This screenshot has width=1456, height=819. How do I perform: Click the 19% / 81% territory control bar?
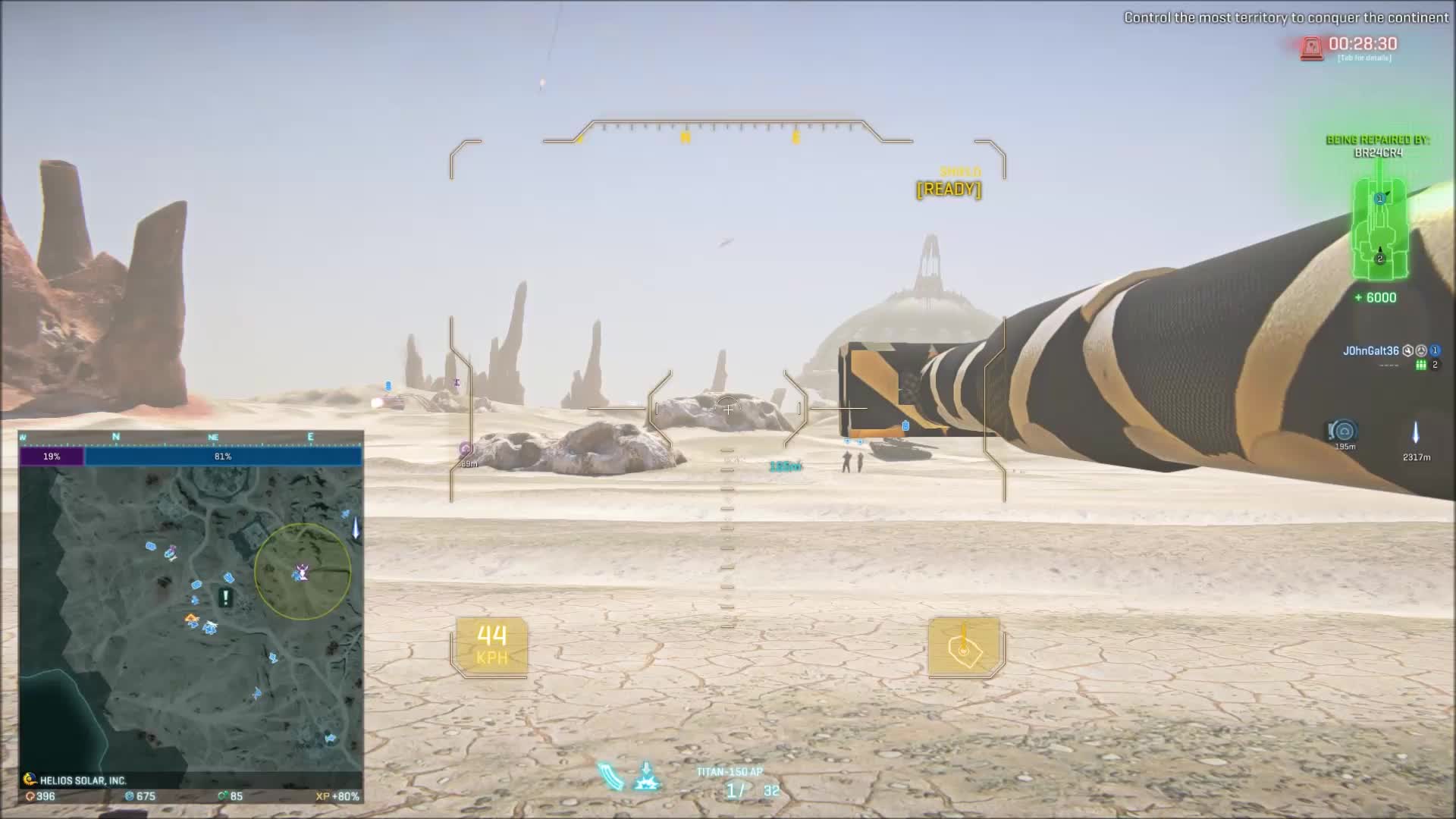(193, 456)
